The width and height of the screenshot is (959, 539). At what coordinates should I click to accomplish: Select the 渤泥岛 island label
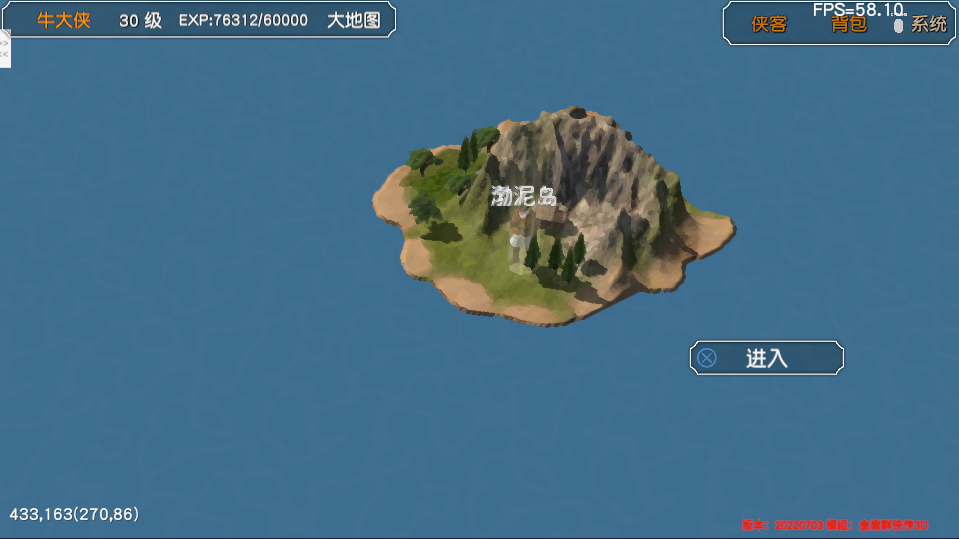pyautogui.click(x=523, y=196)
